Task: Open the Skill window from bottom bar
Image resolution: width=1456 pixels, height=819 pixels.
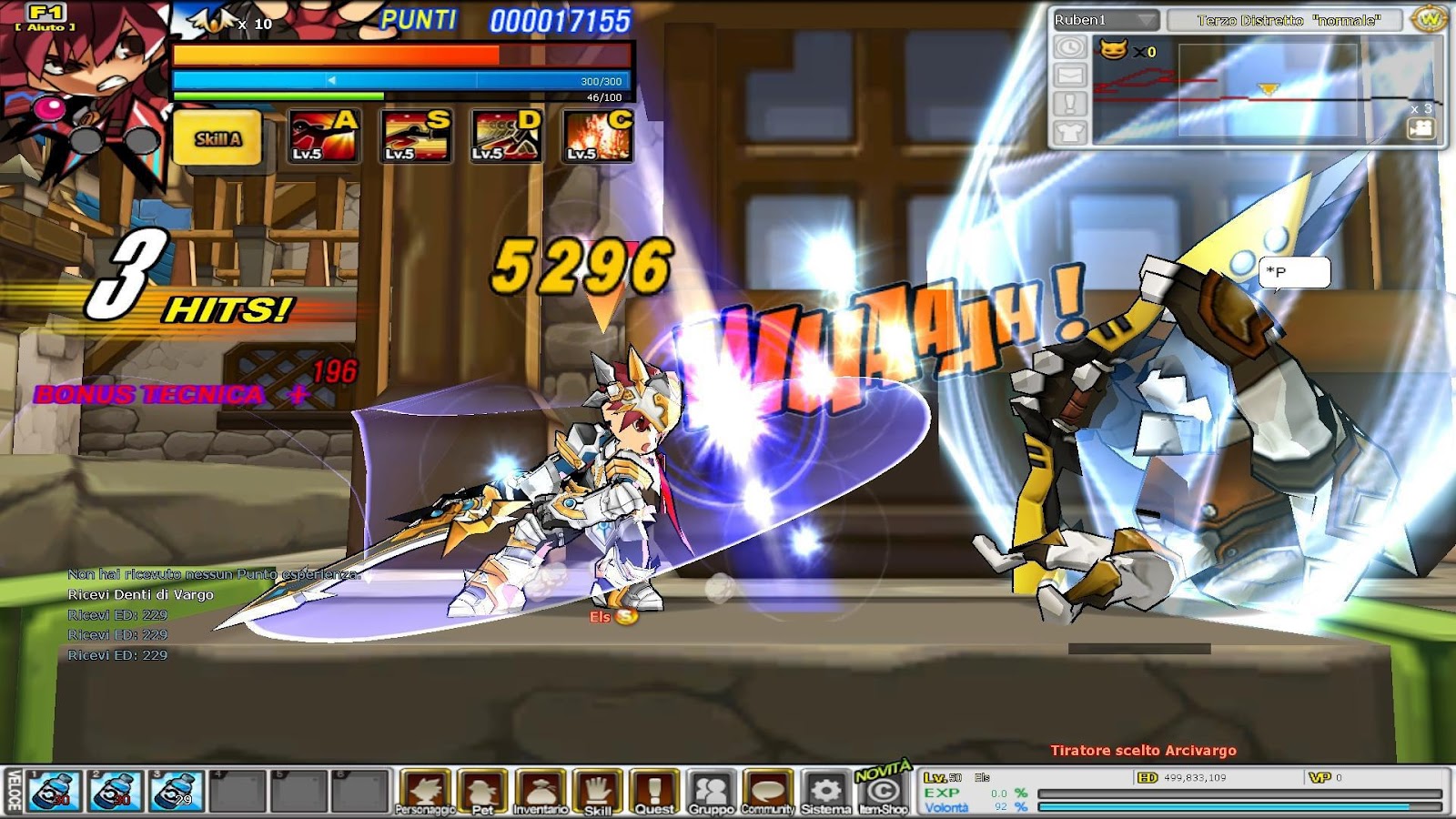Action: [x=596, y=788]
